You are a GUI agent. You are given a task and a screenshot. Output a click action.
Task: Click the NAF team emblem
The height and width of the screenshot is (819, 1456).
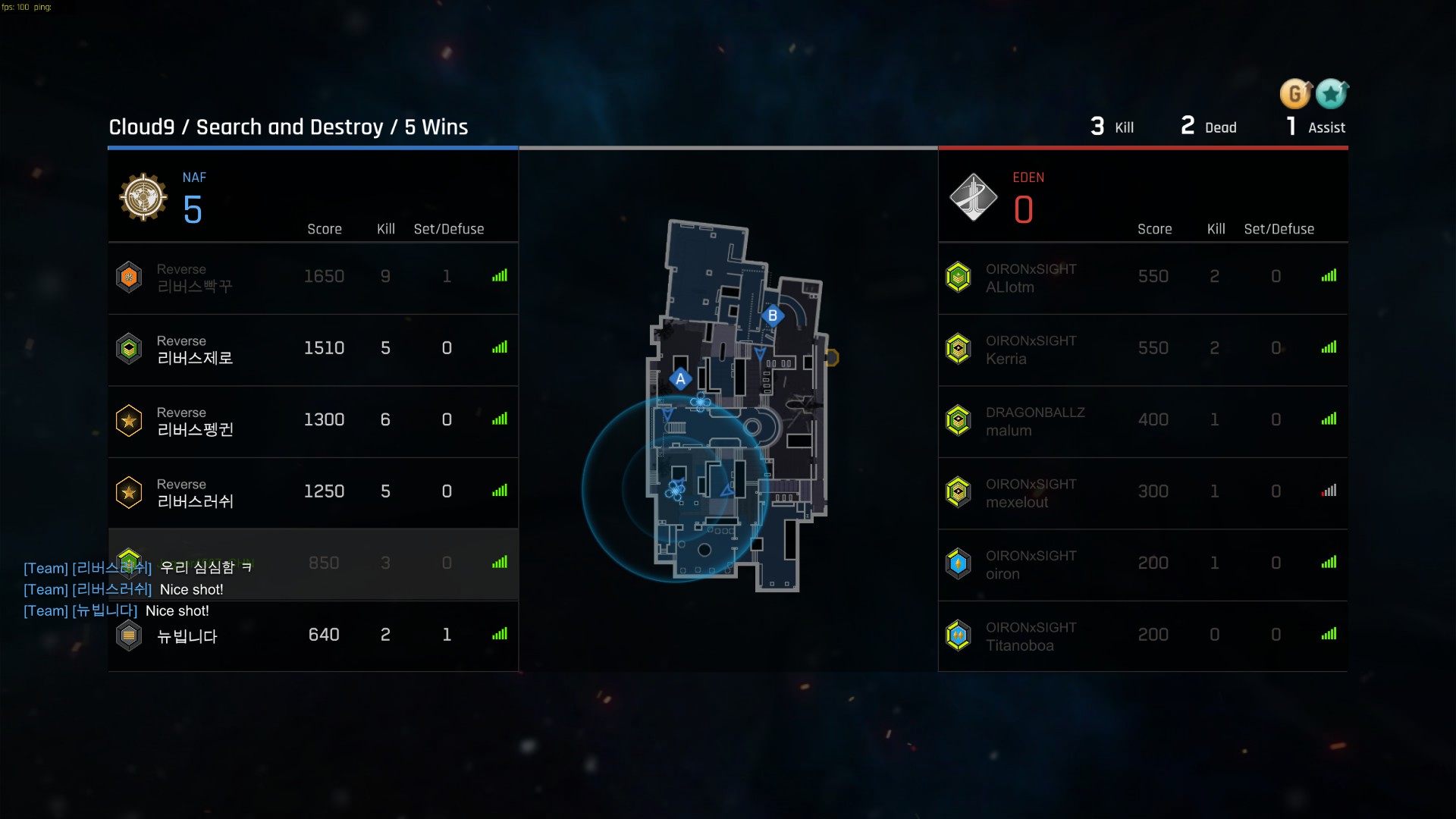pyautogui.click(x=143, y=197)
